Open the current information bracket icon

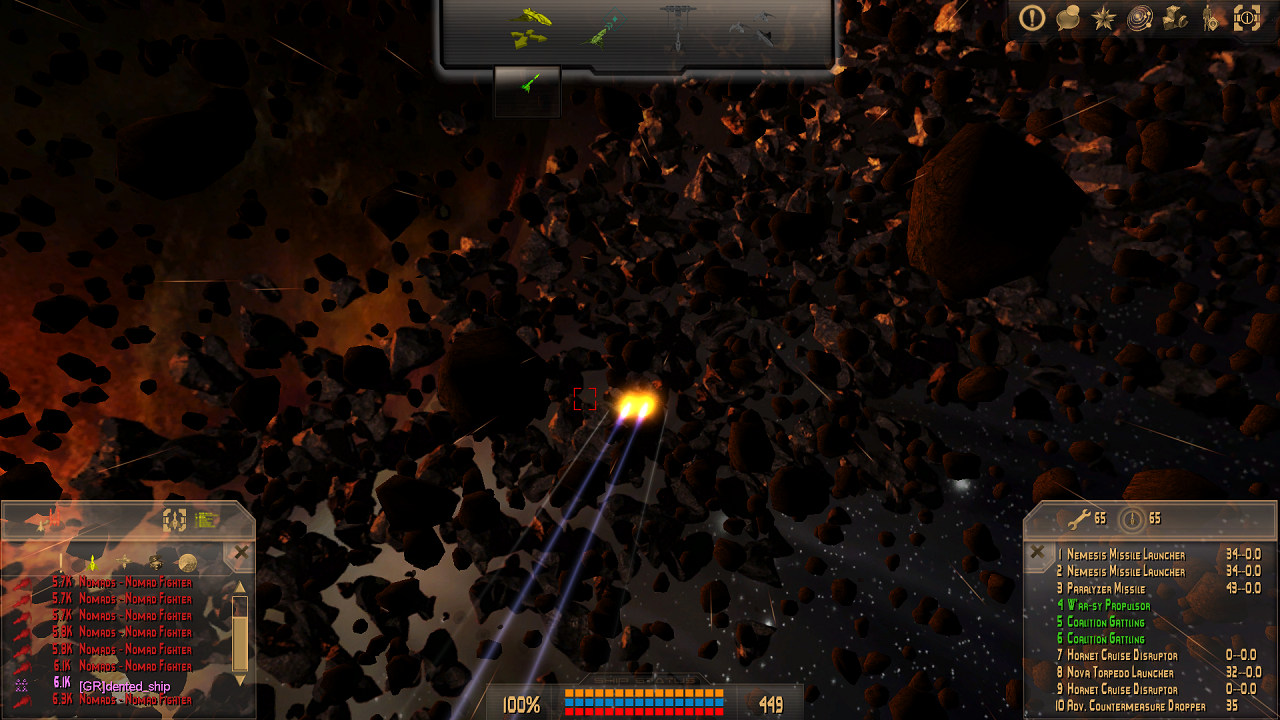click(1246, 18)
